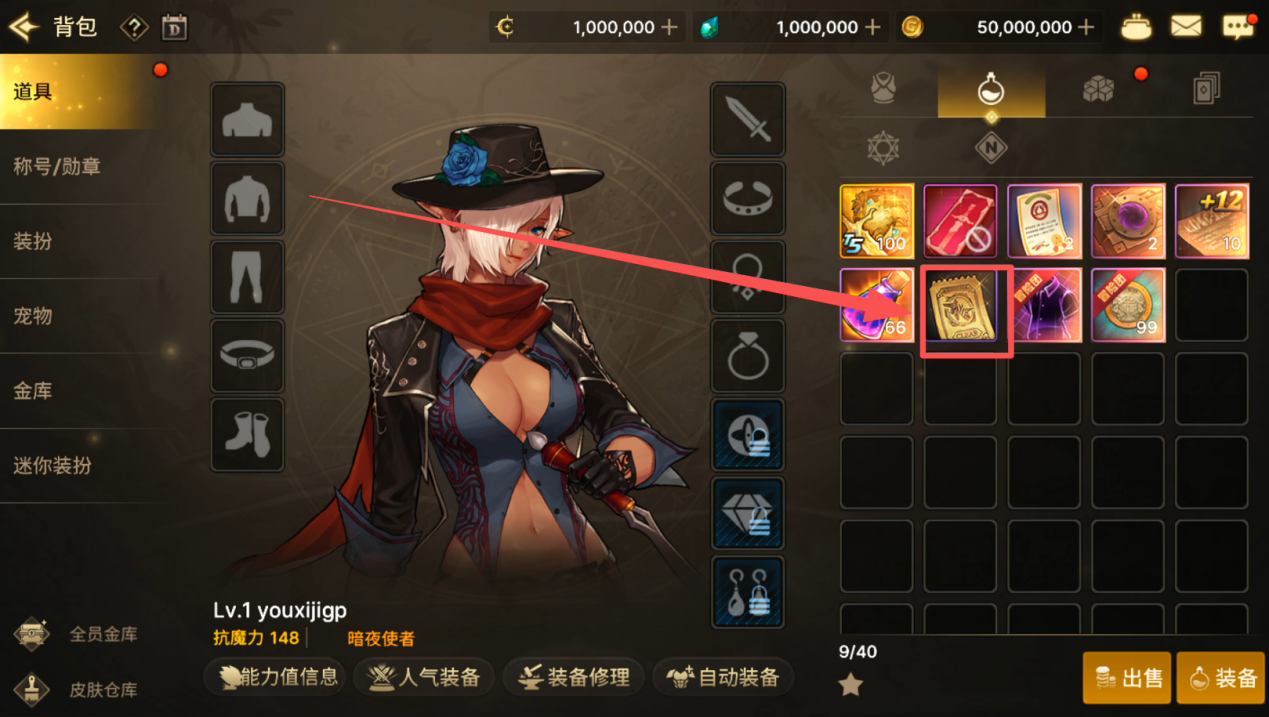Click the 装备修理 repair button

click(x=574, y=677)
